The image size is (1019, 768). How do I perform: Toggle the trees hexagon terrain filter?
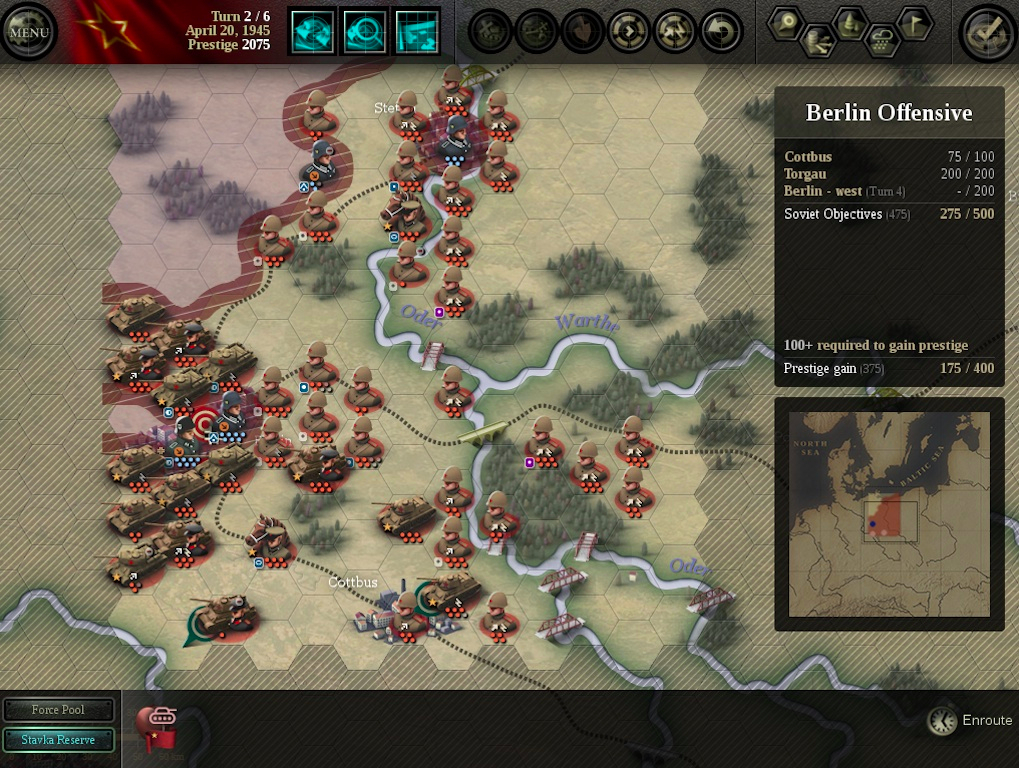pyautogui.click(x=850, y=22)
